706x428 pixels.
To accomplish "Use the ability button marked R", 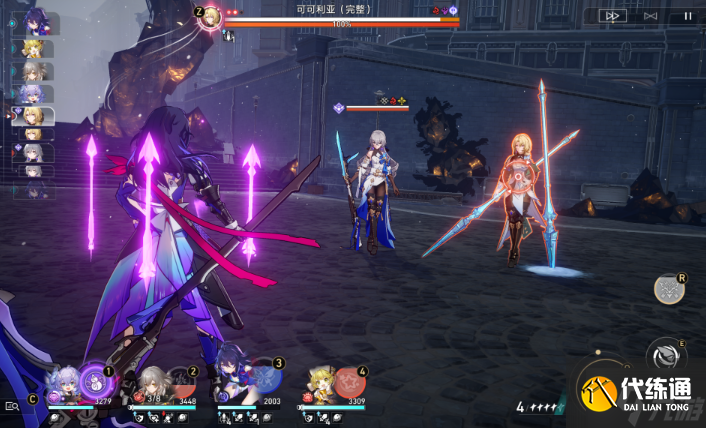I will (668, 289).
